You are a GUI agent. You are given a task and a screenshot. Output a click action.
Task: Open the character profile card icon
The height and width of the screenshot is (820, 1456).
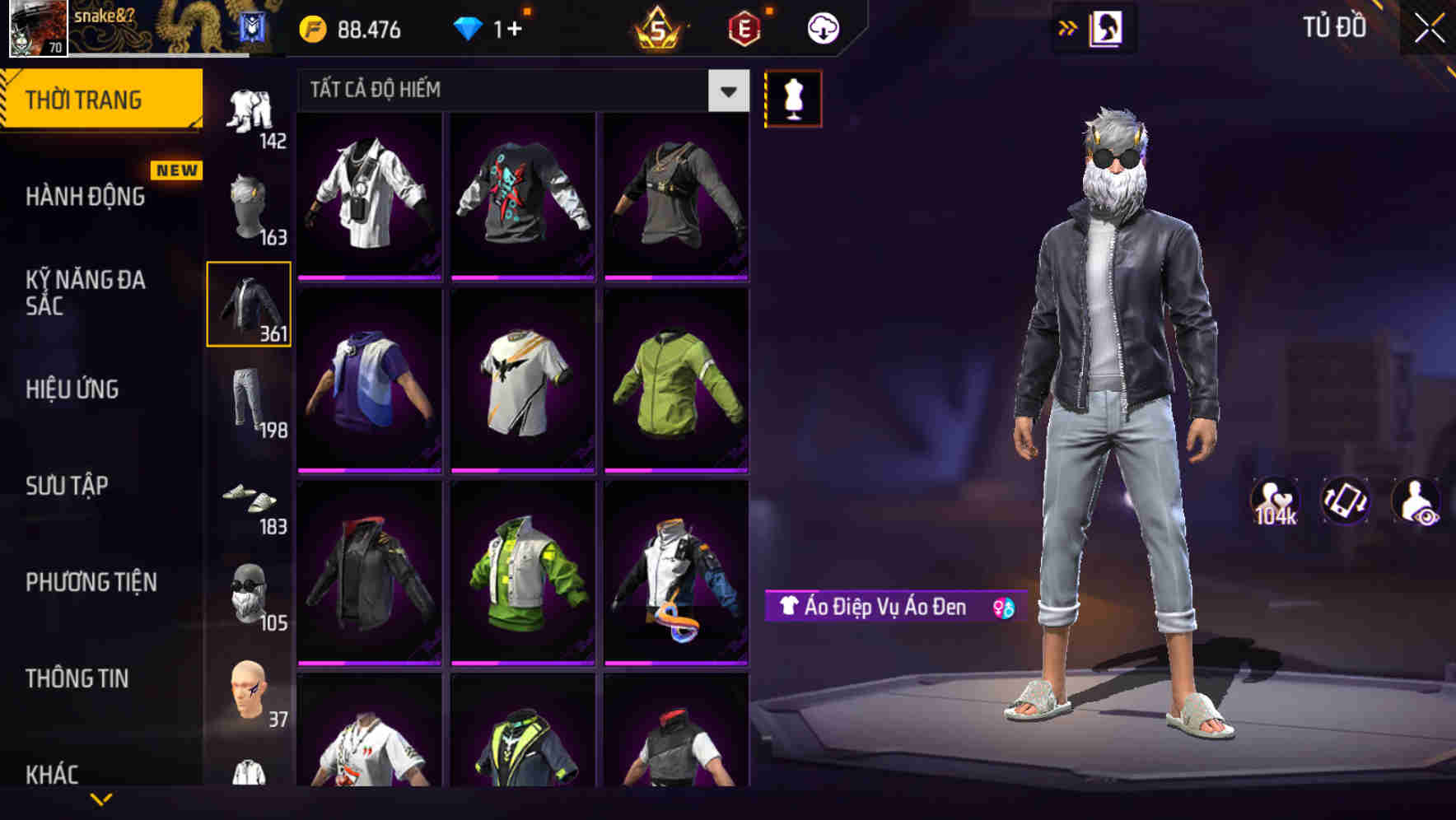[x=1104, y=27]
